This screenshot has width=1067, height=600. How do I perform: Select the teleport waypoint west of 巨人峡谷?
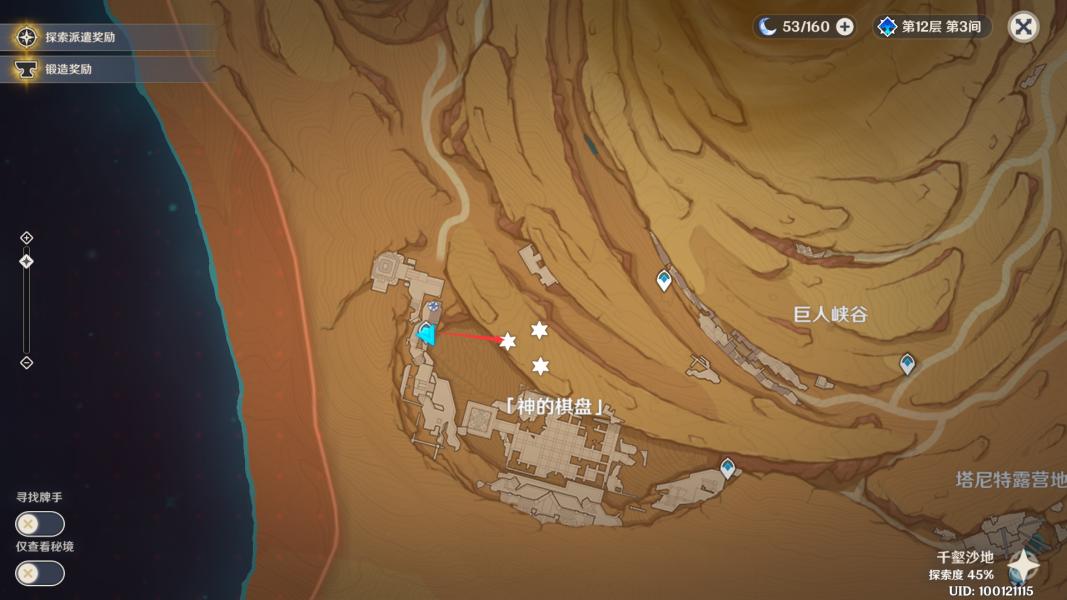(x=664, y=281)
